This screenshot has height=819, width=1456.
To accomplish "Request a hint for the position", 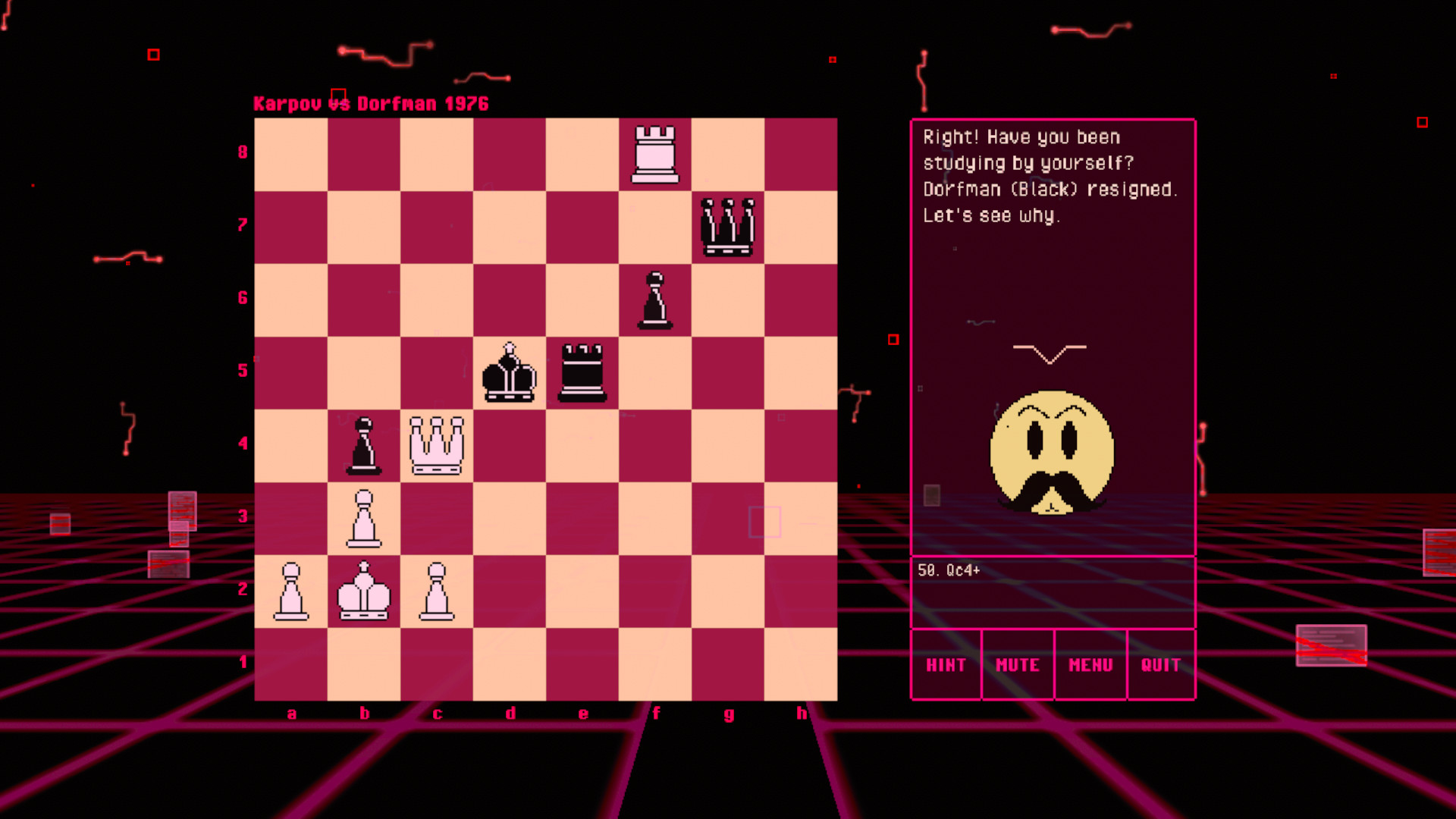I will (946, 664).
